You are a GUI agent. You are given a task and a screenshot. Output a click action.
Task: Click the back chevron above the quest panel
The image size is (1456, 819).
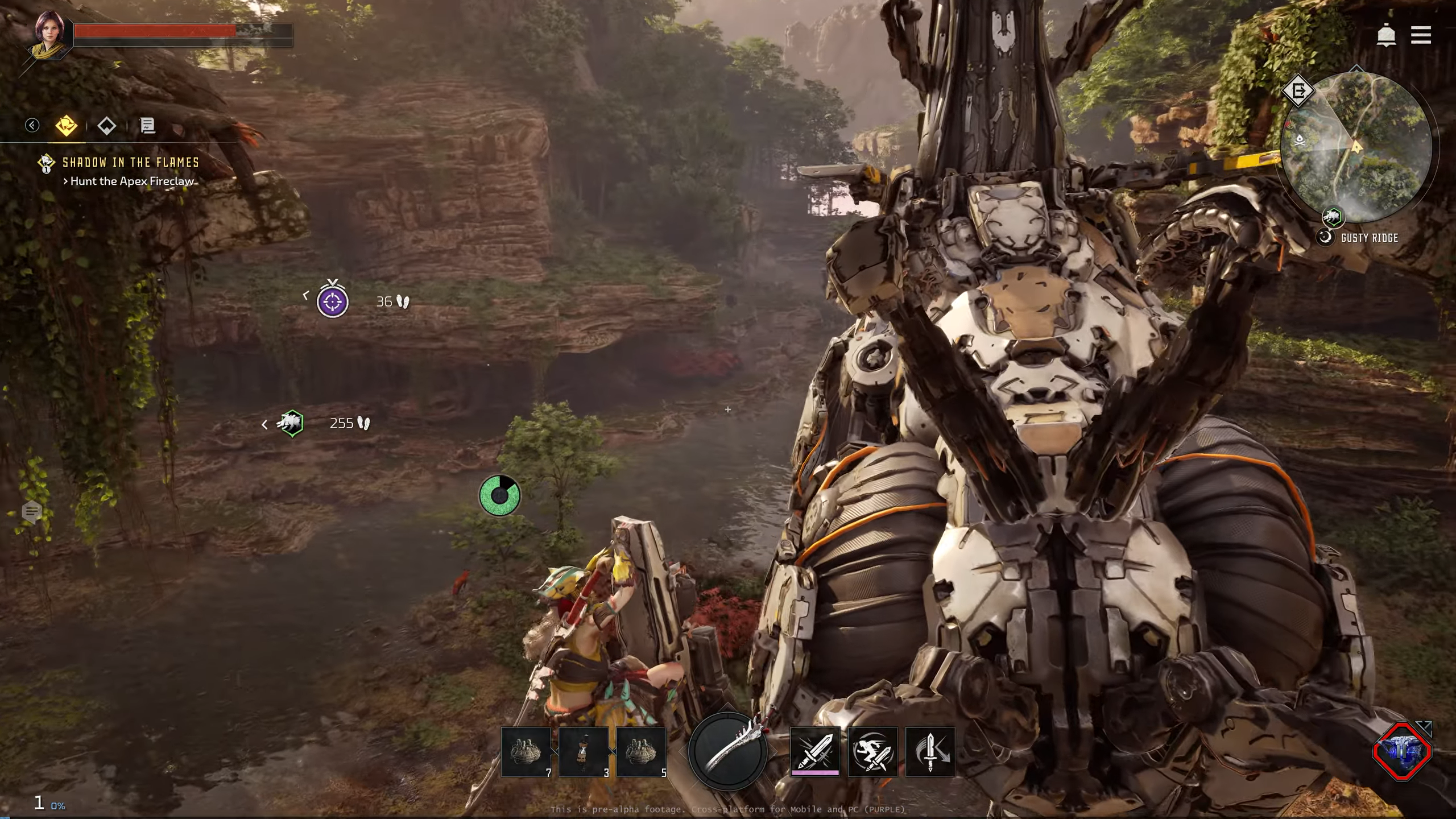tap(32, 125)
